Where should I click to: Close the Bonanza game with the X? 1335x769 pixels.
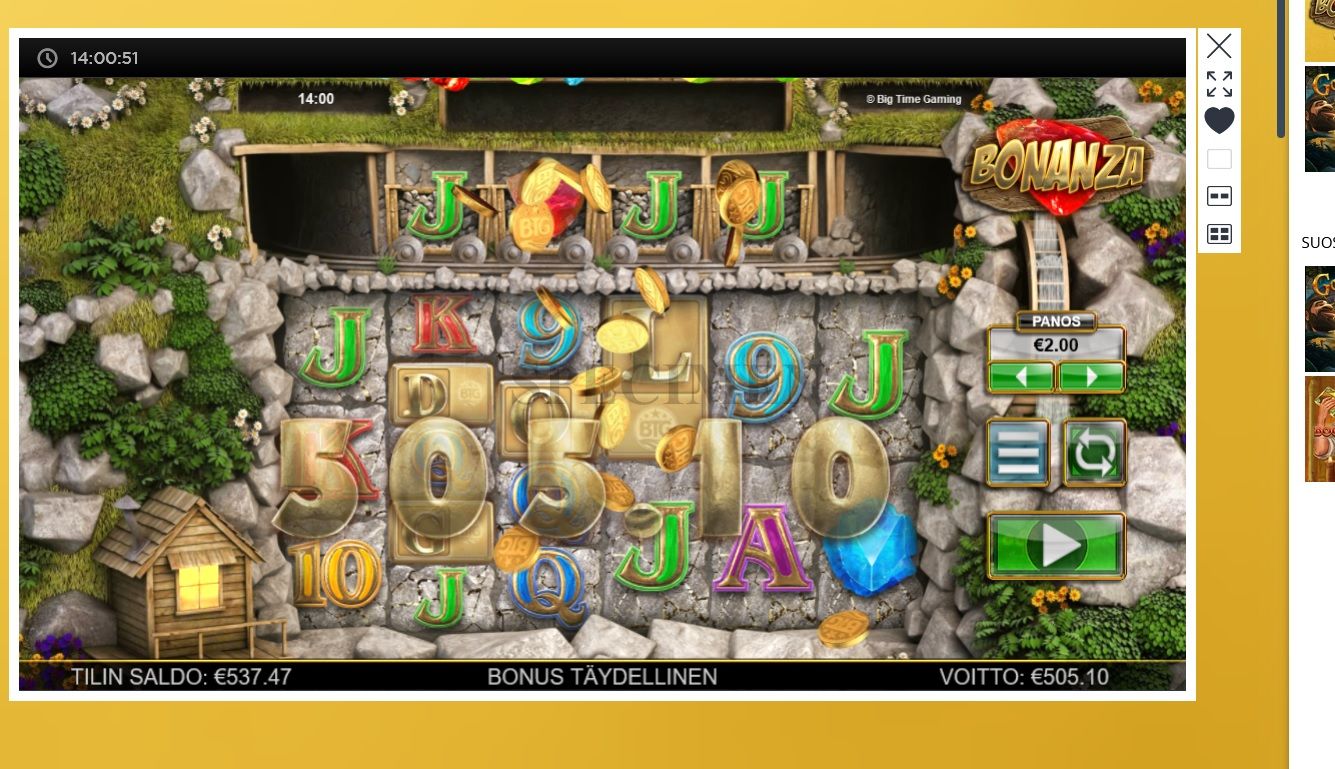[1218, 46]
